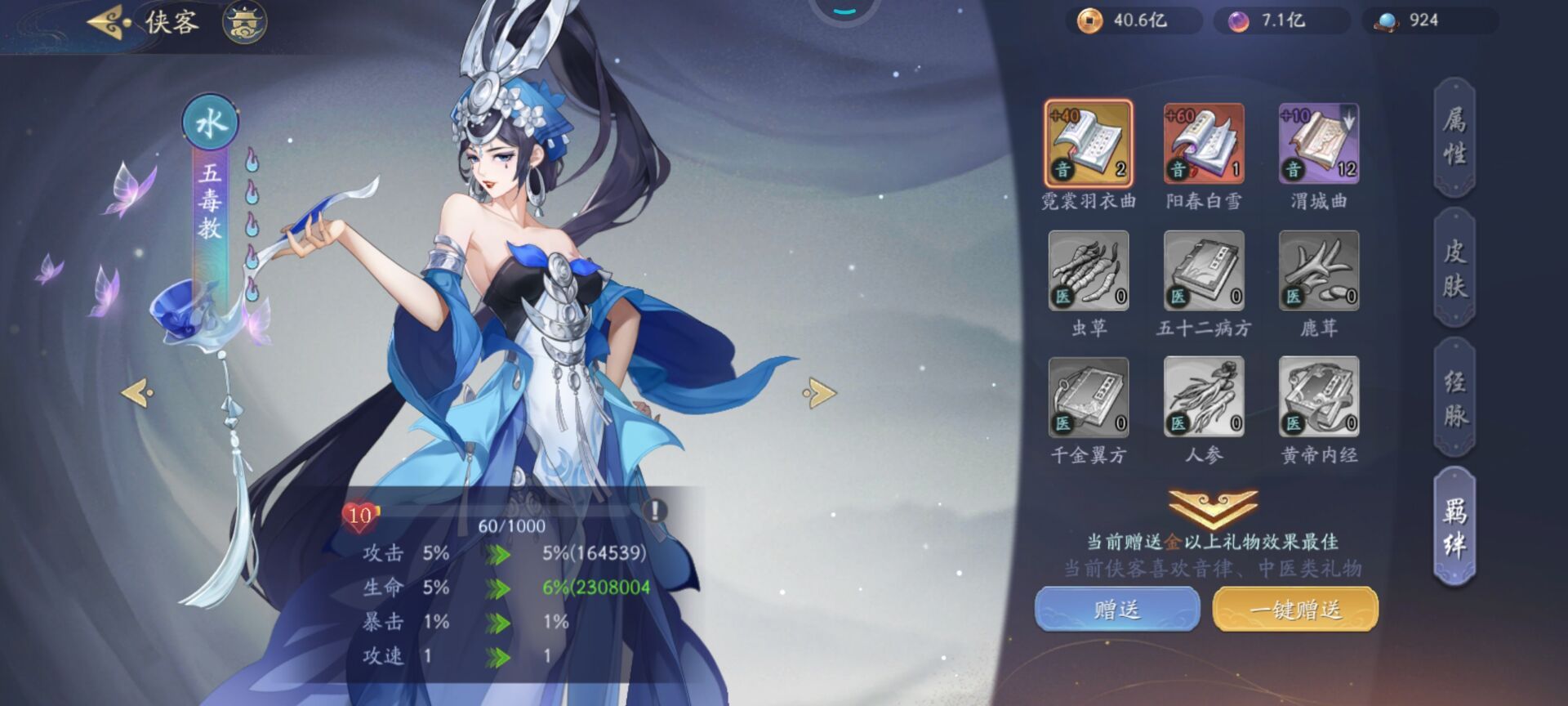Image resolution: width=1568 pixels, height=706 pixels.
Task: Click the exclamation mark beside the progress bar
Action: 653,512
